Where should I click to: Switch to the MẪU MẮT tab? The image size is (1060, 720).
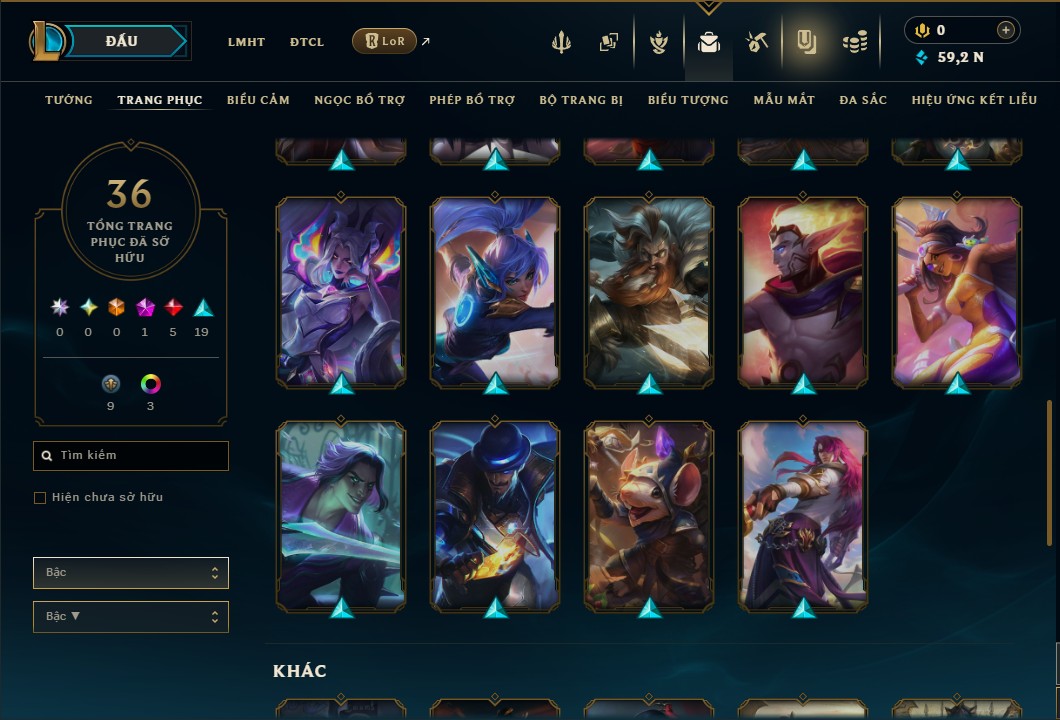(x=784, y=100)
